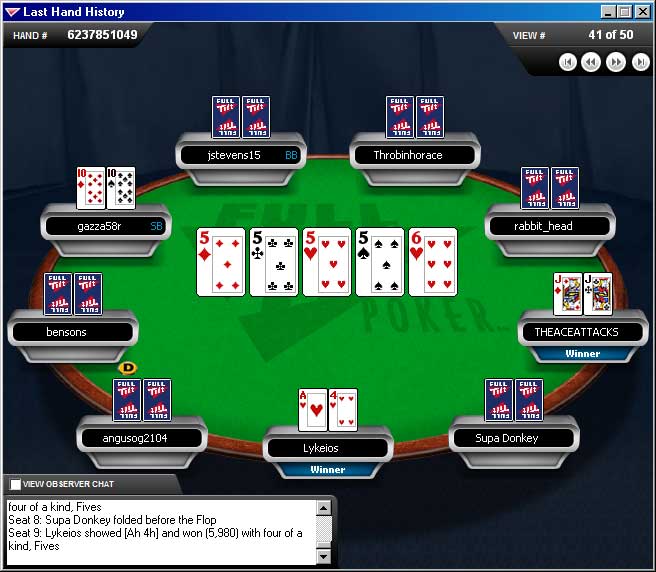
Task: Go back to the previous hand
Action: coord(591,62)
